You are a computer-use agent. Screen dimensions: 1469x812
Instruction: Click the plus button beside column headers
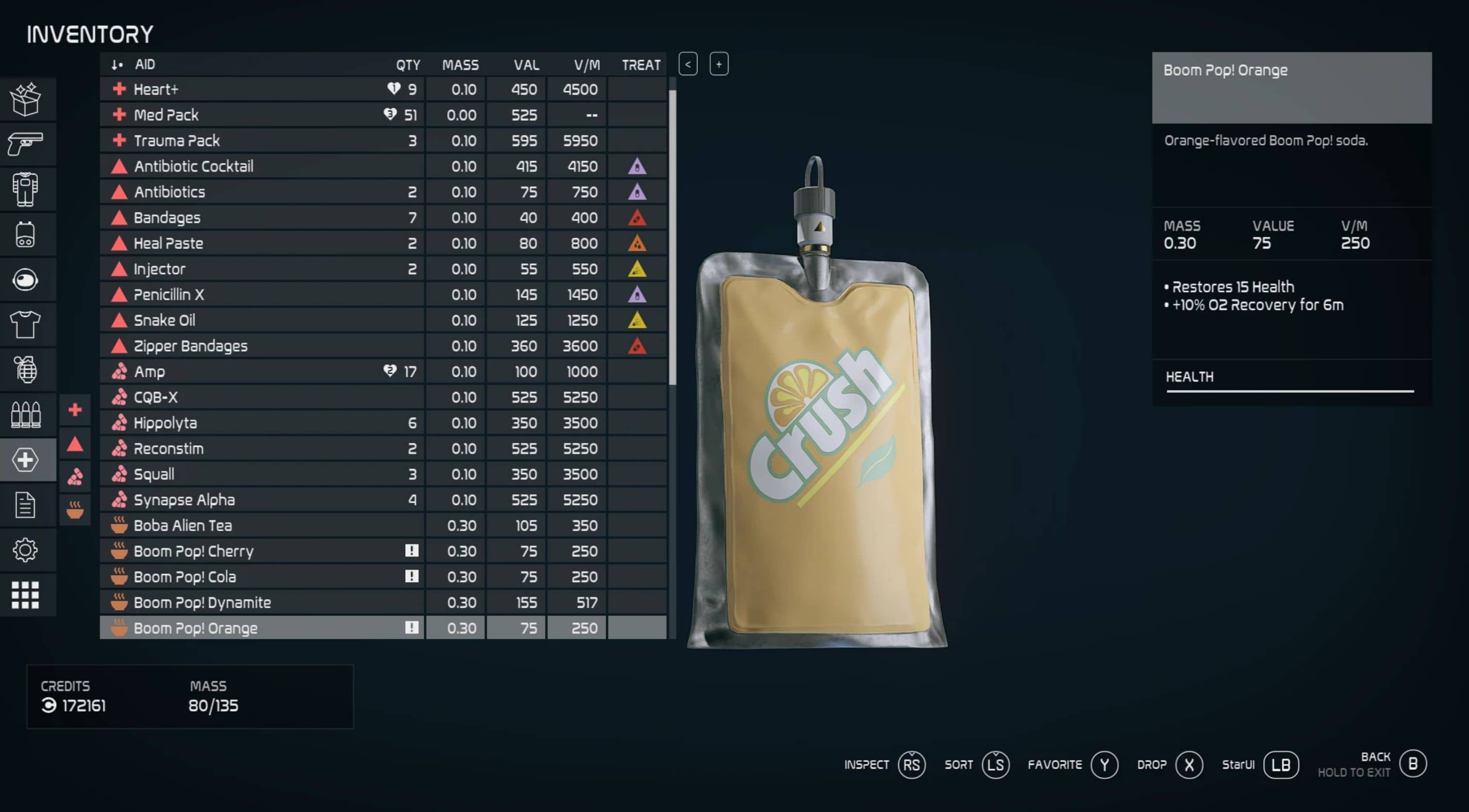pos(719,65)
